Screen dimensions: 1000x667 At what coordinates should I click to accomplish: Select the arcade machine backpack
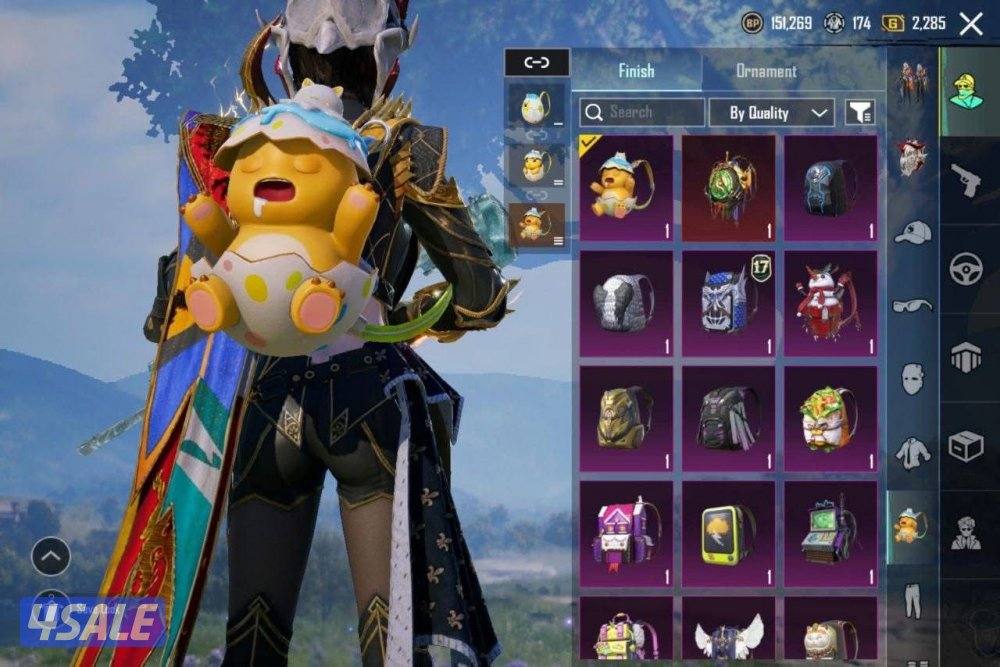[x=830, y=533]
